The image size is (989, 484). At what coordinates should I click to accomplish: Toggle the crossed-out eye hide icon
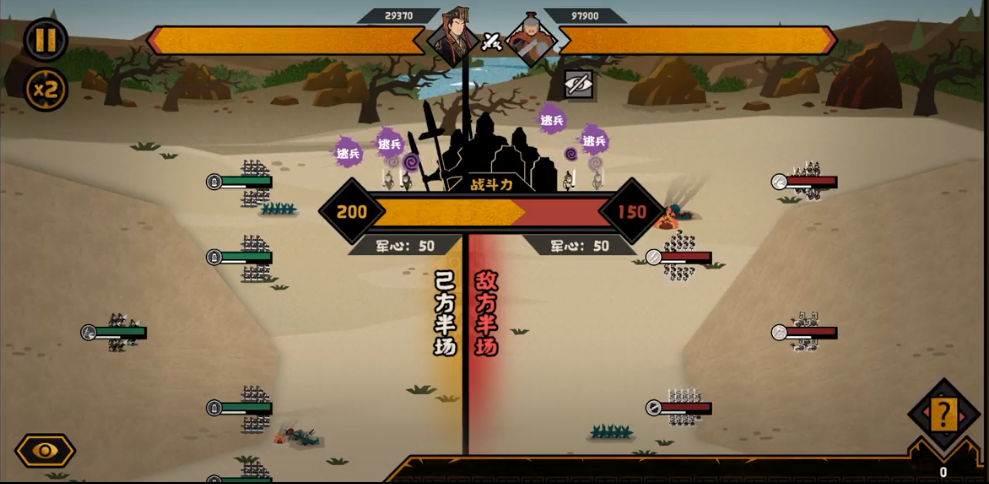pyautogui.click(x=579, y=84)
